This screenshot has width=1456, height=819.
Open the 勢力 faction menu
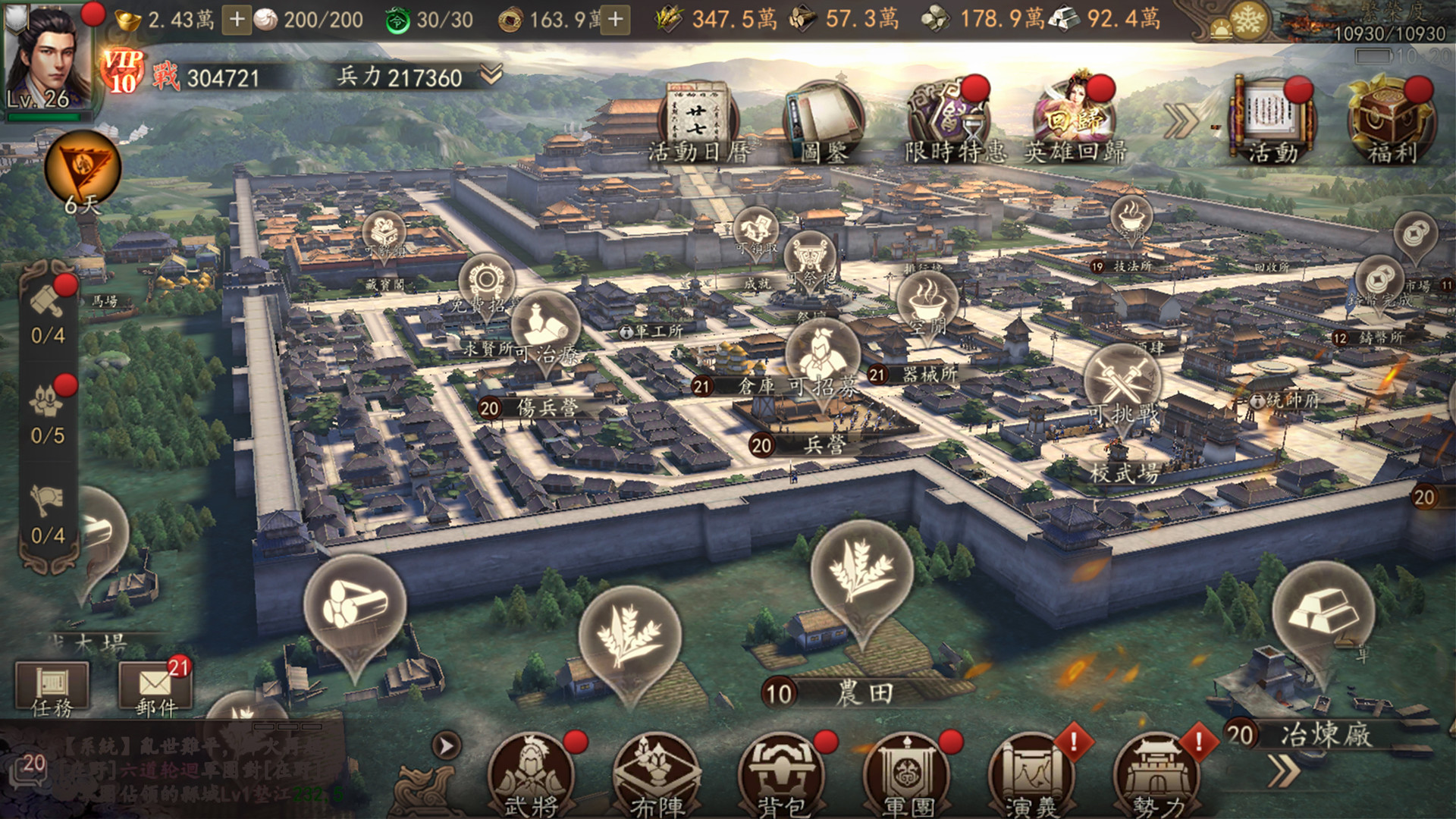[x=1156, y=775]
